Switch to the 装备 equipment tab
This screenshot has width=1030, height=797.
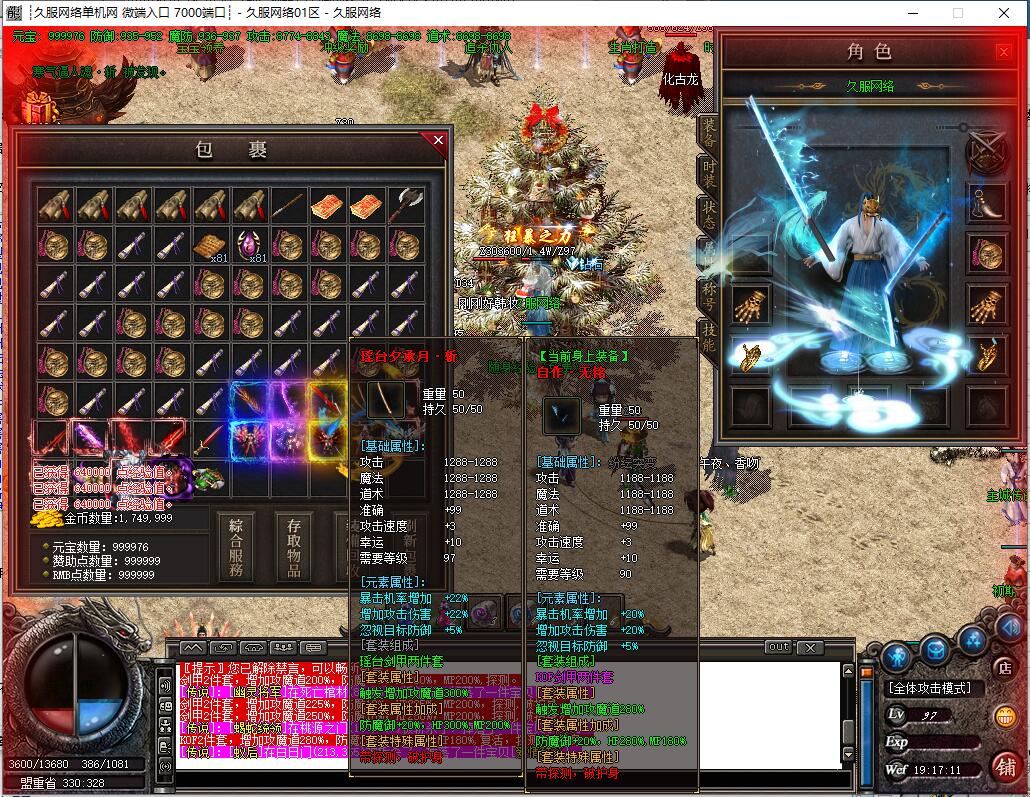point(709,135)
